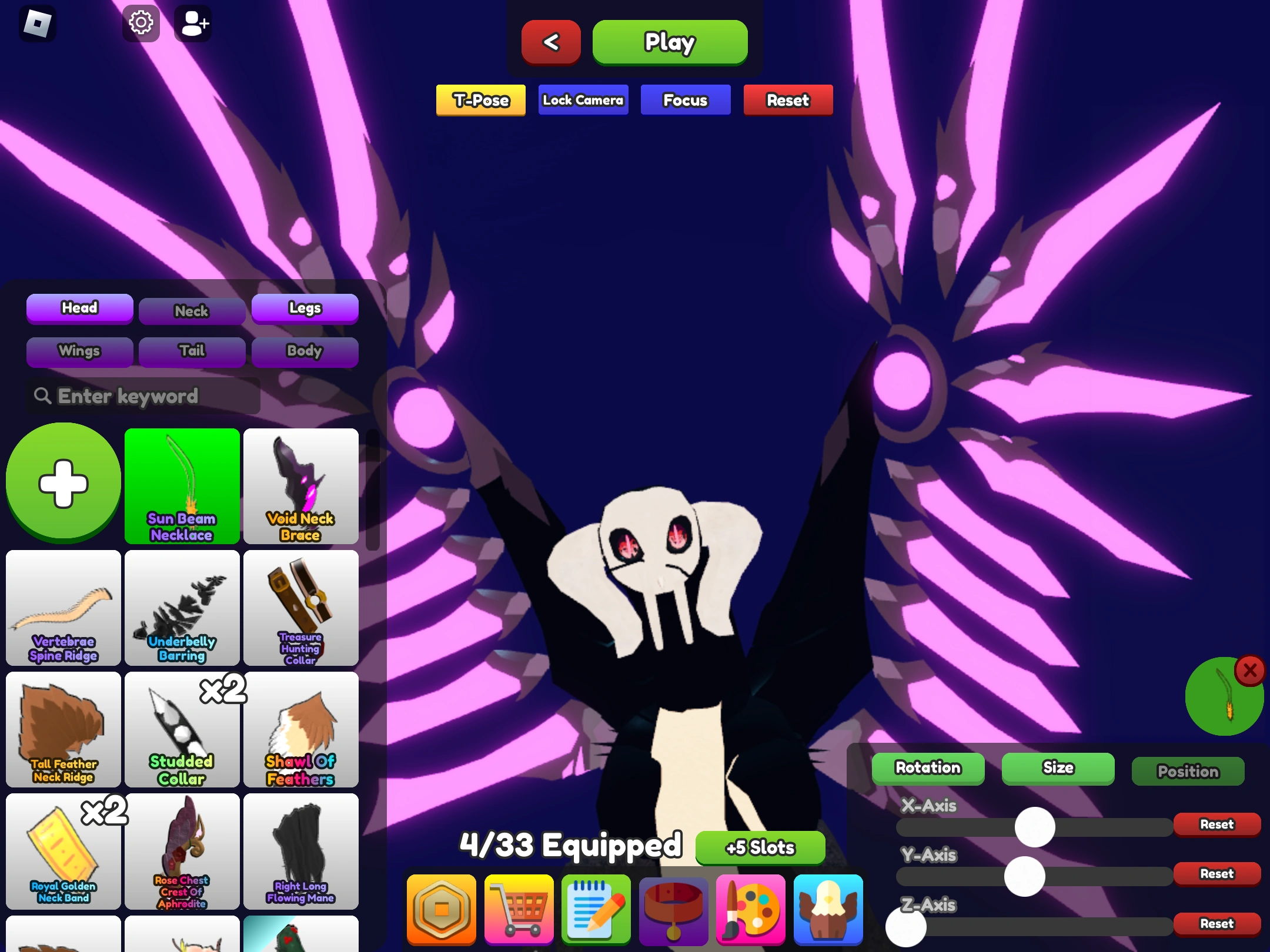Switch to the Wings category tab
This screenshot has height=952, width=1270.
point(79,351)
